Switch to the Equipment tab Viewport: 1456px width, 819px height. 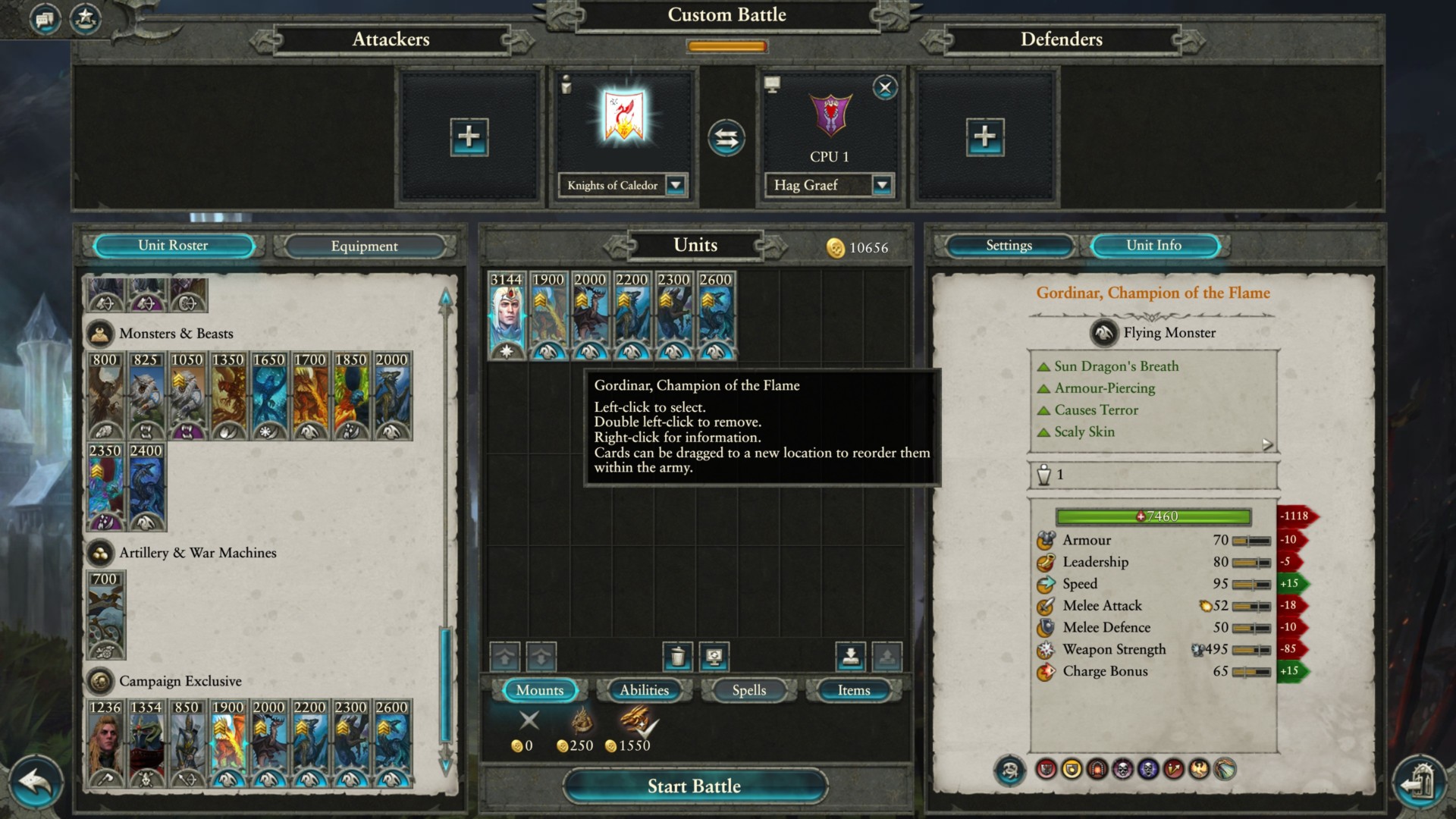pyautogui.click(x=364, y=246)
